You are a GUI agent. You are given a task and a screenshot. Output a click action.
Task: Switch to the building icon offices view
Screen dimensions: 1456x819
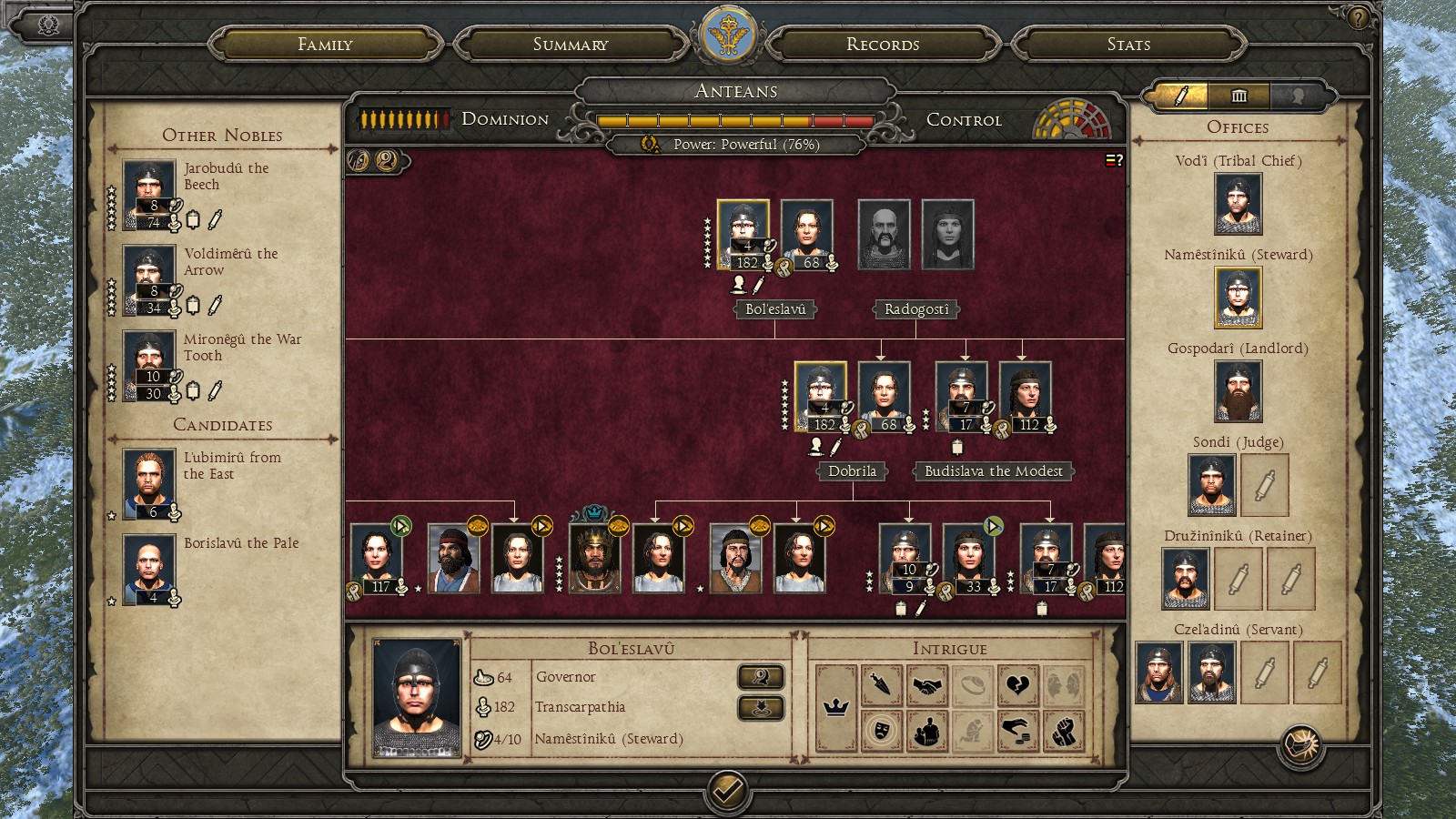1239,96
